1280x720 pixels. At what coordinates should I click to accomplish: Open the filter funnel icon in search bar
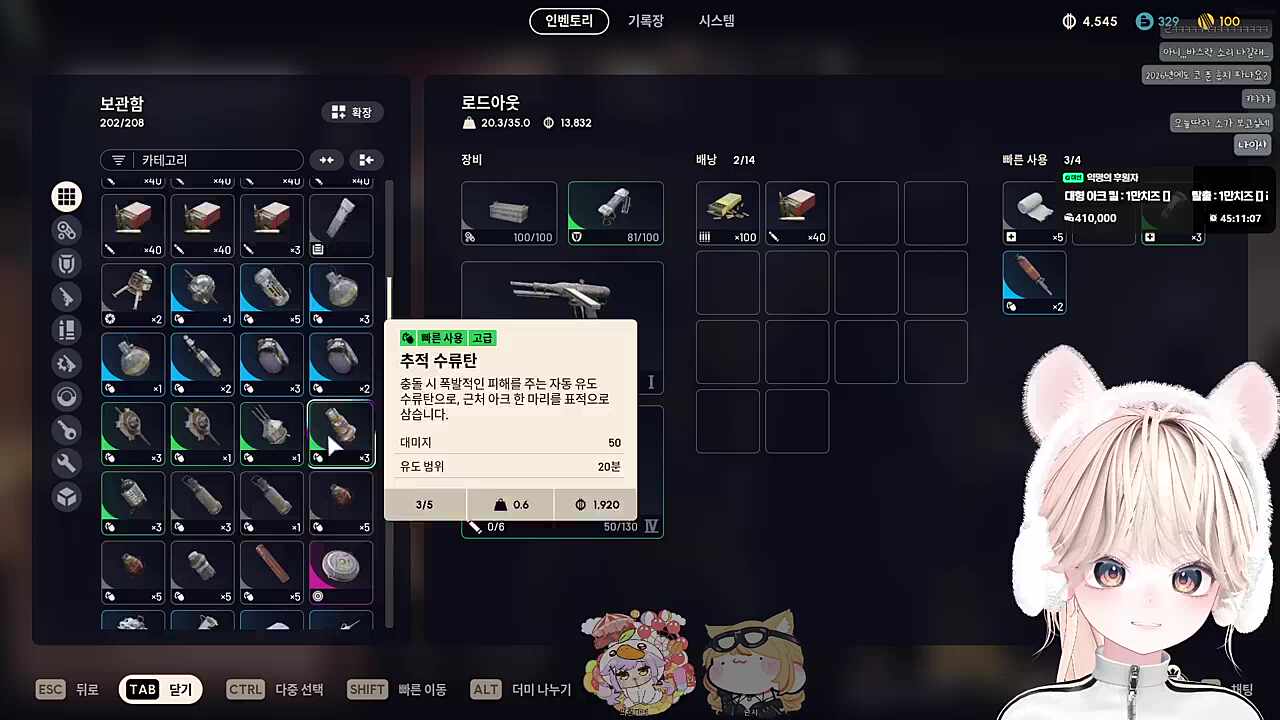(119, 160)
